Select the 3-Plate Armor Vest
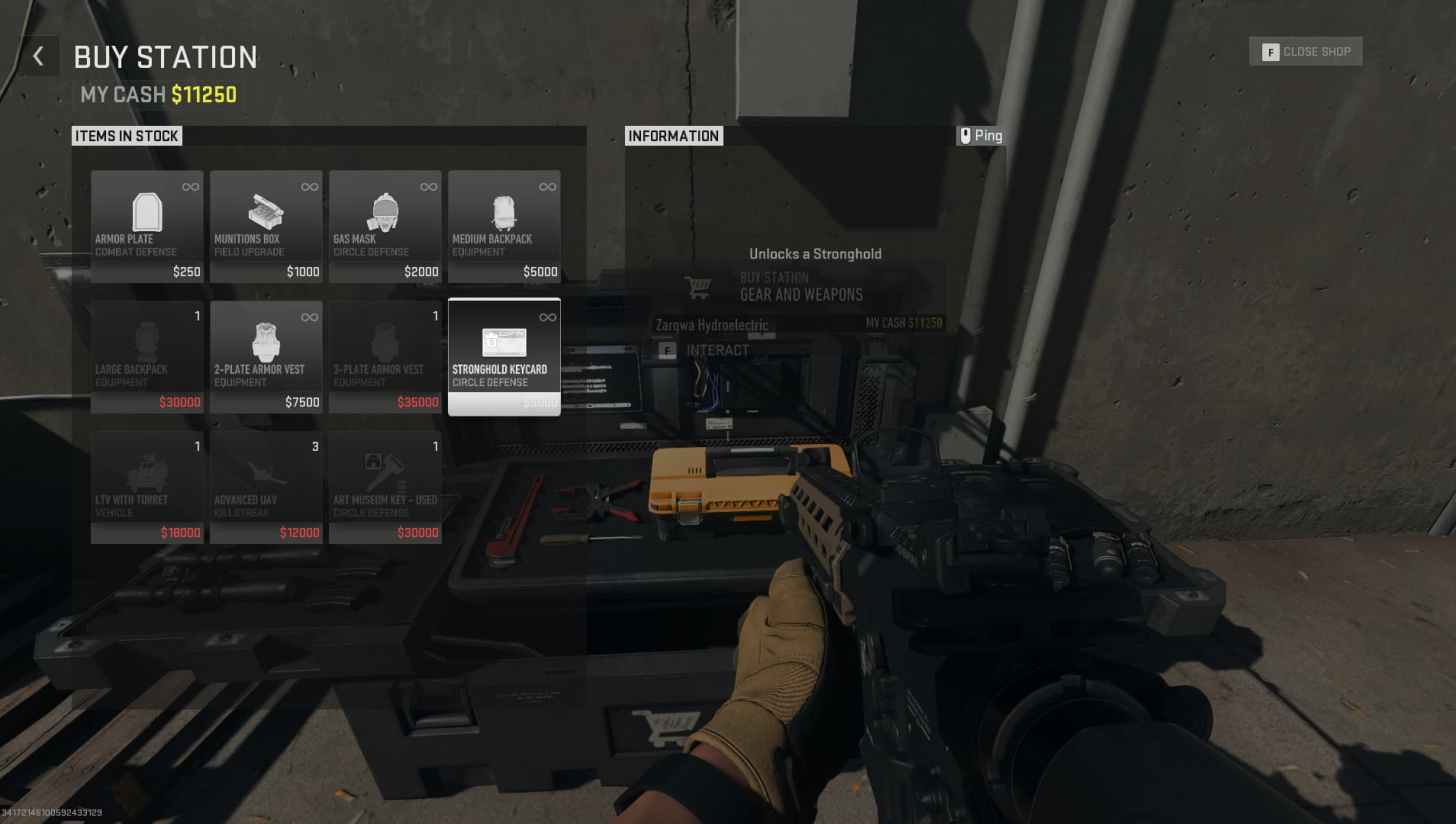1456x824 pixels. 385,357
